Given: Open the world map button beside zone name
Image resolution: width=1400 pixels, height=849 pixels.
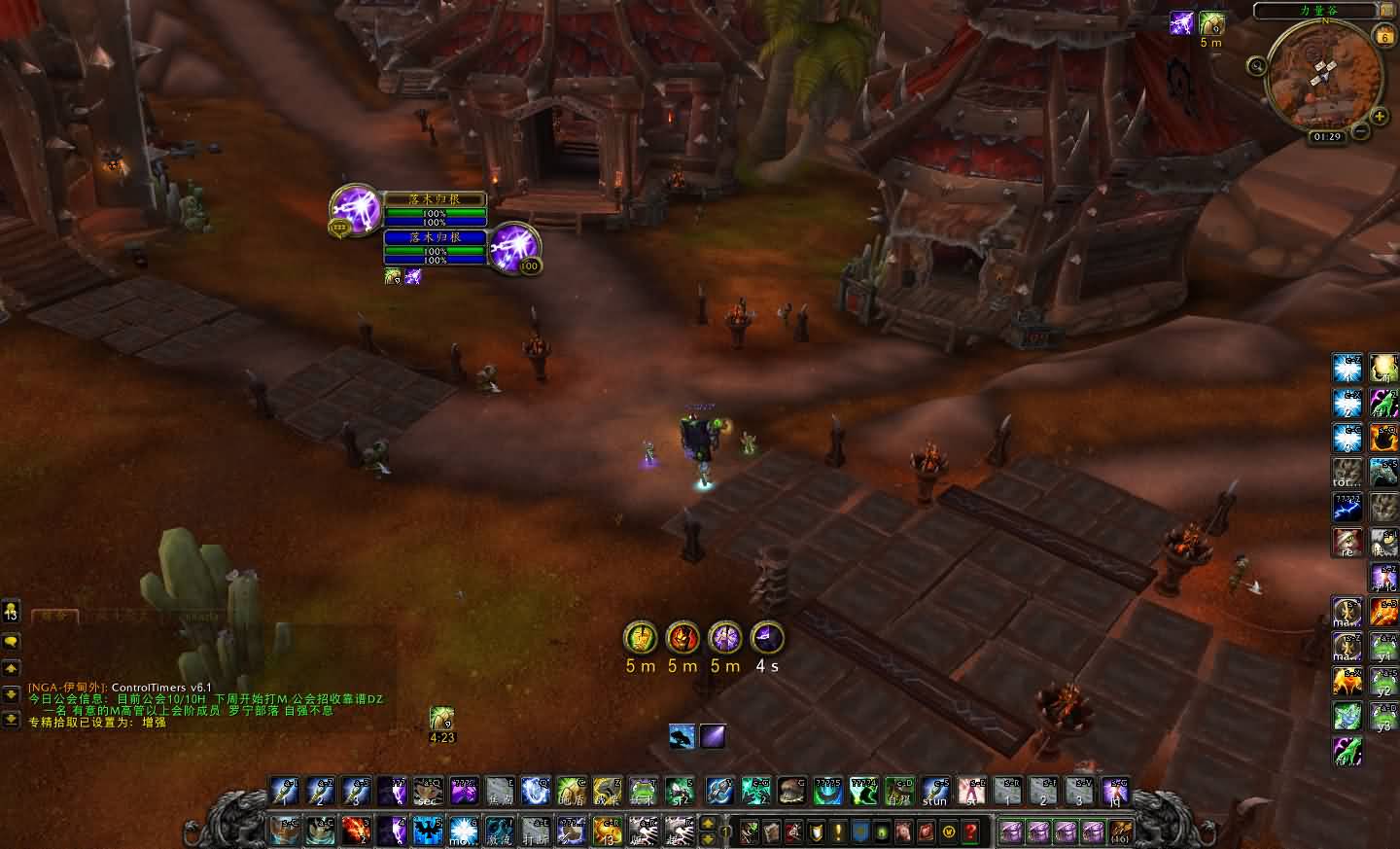Looking at the screenshot, I should pos(1386,11).
